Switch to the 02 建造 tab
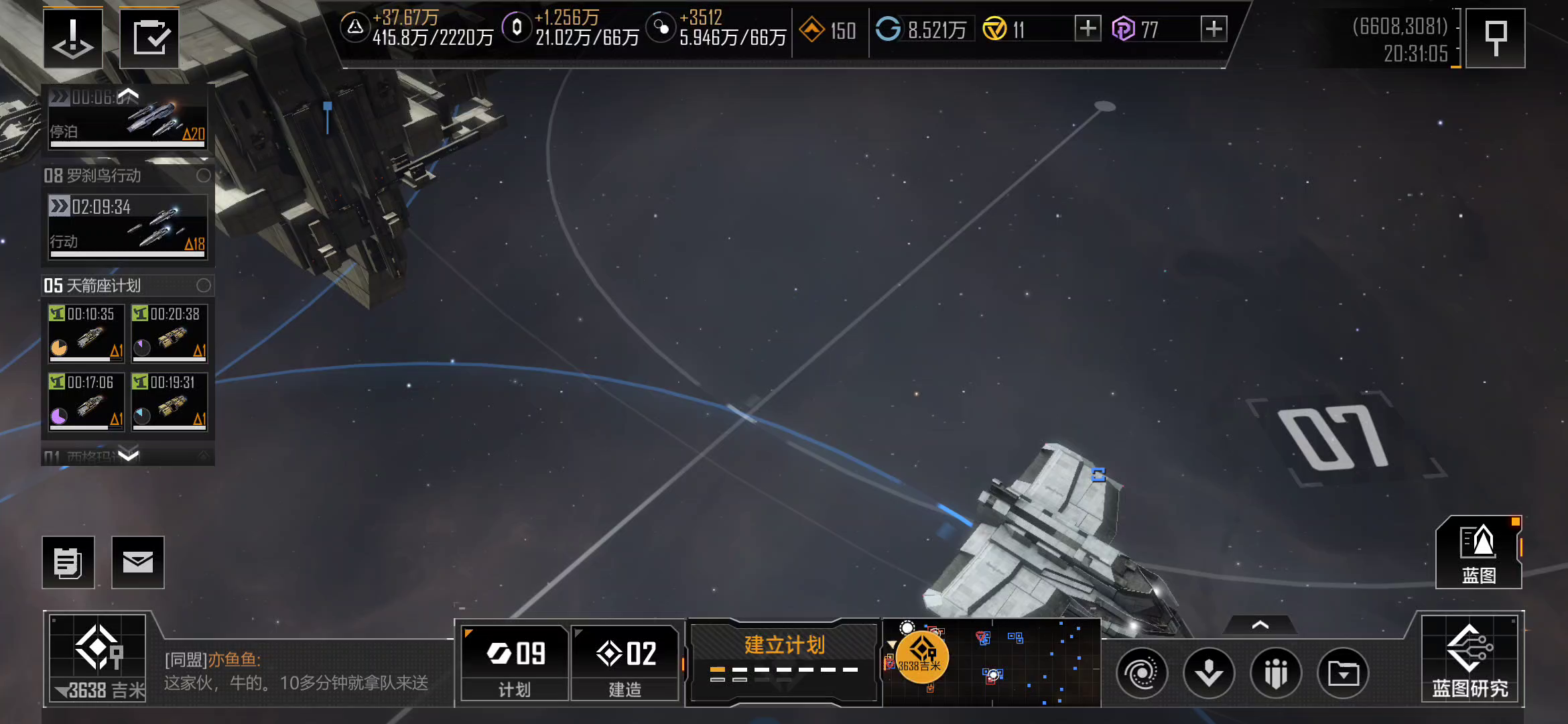This screenshot has width=1568, height=724. pos(625,662)
